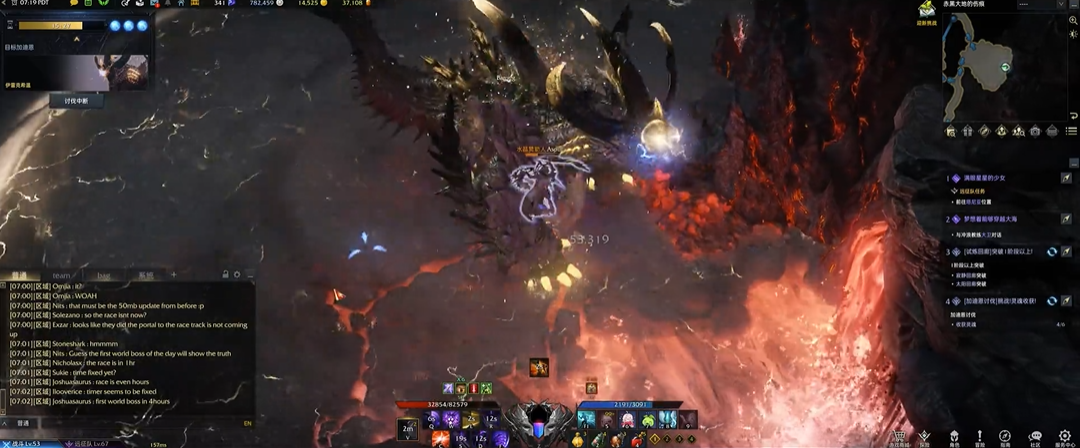Image resolution: width=1080 pixels, height=448 pixels.
Task: Select the pink-haired character item in slot 6
Action: [629, 419]
